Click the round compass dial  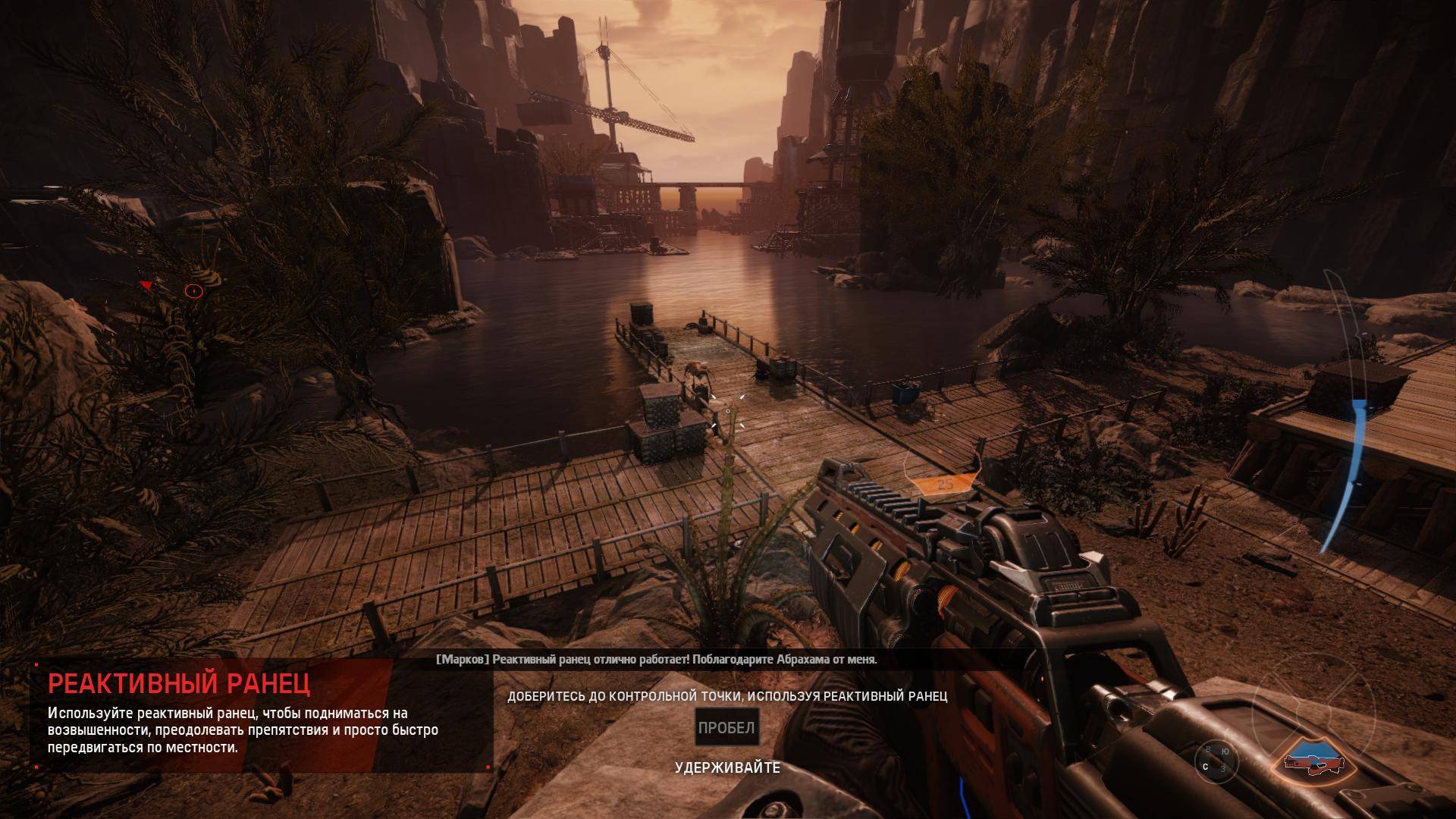point(1215,760)
